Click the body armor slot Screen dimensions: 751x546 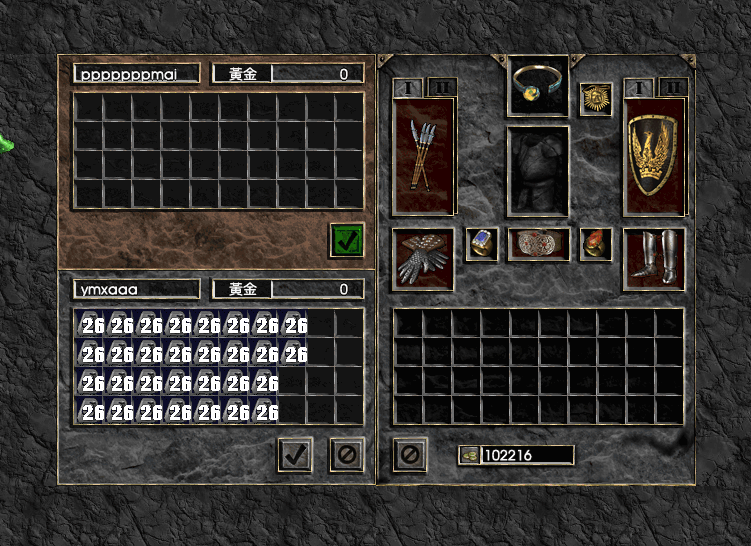point(539,170)
